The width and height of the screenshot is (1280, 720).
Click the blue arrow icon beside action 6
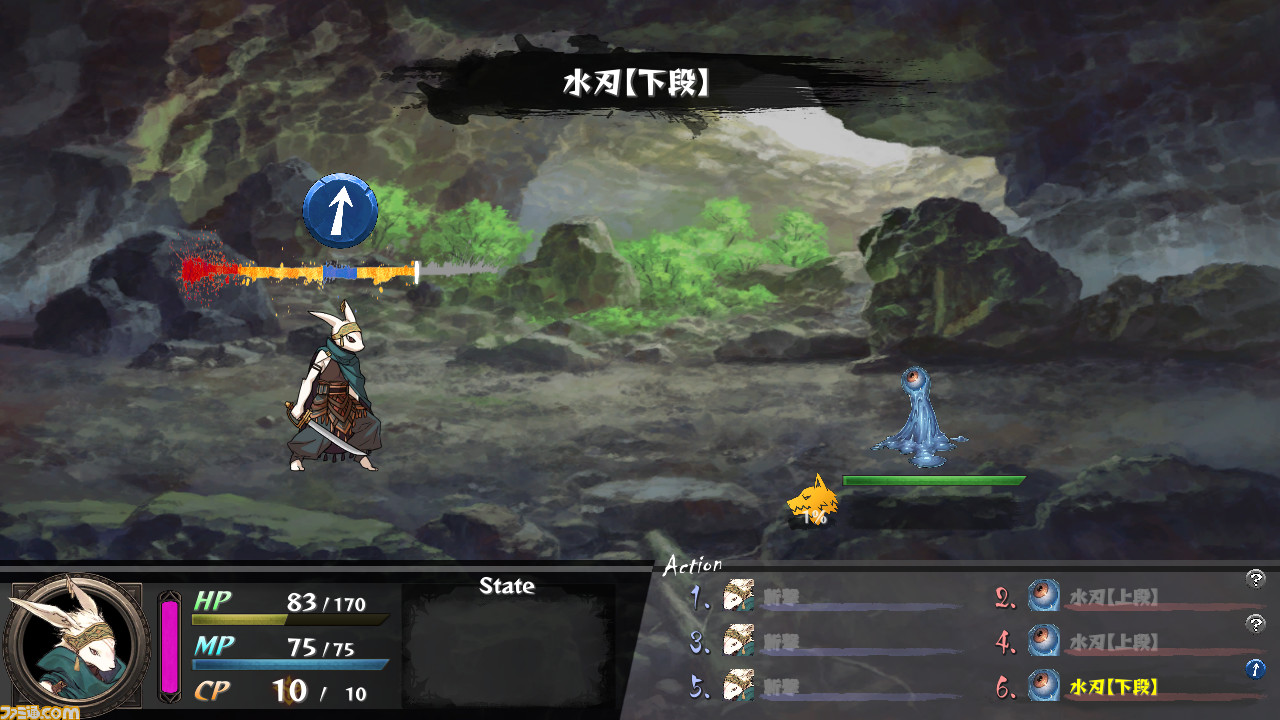pos(1256,669)
